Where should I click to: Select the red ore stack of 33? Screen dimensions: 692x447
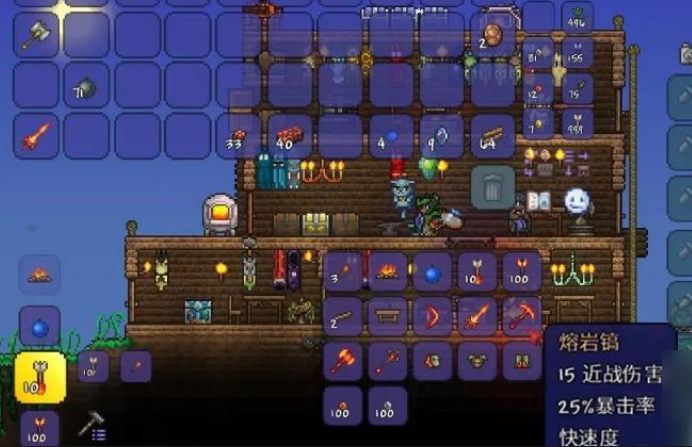click(239, 135)
